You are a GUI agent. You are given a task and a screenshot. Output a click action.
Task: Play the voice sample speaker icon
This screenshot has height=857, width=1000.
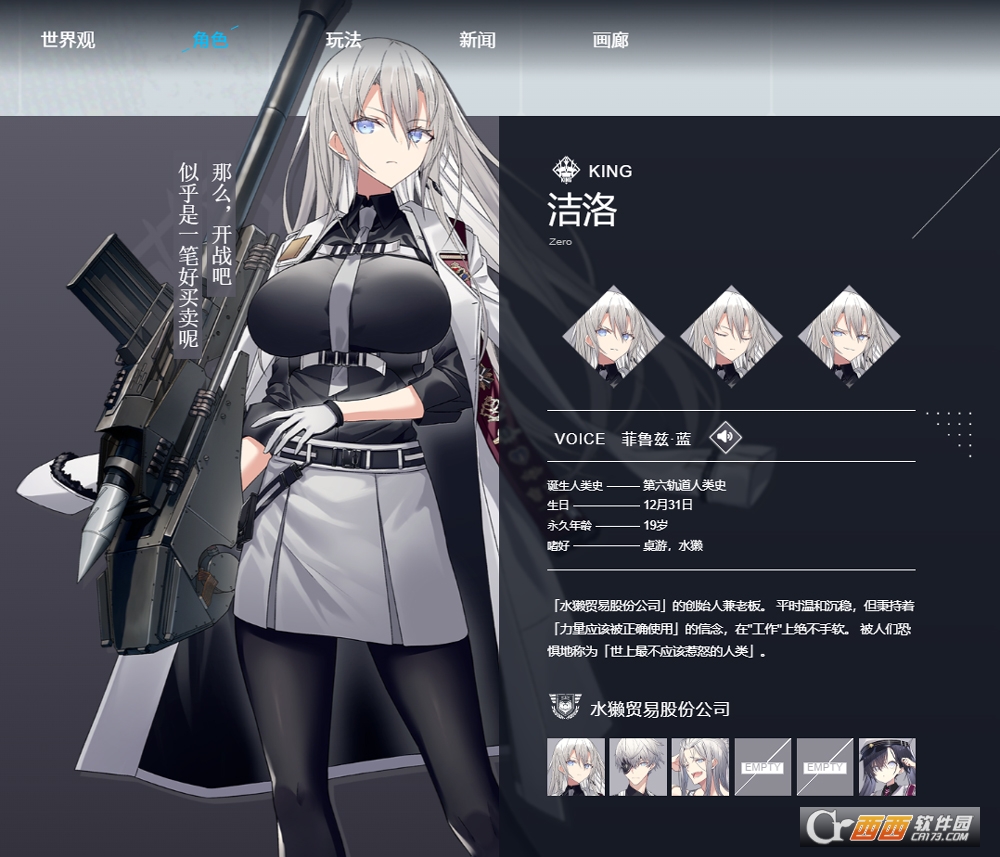[726, 437]
